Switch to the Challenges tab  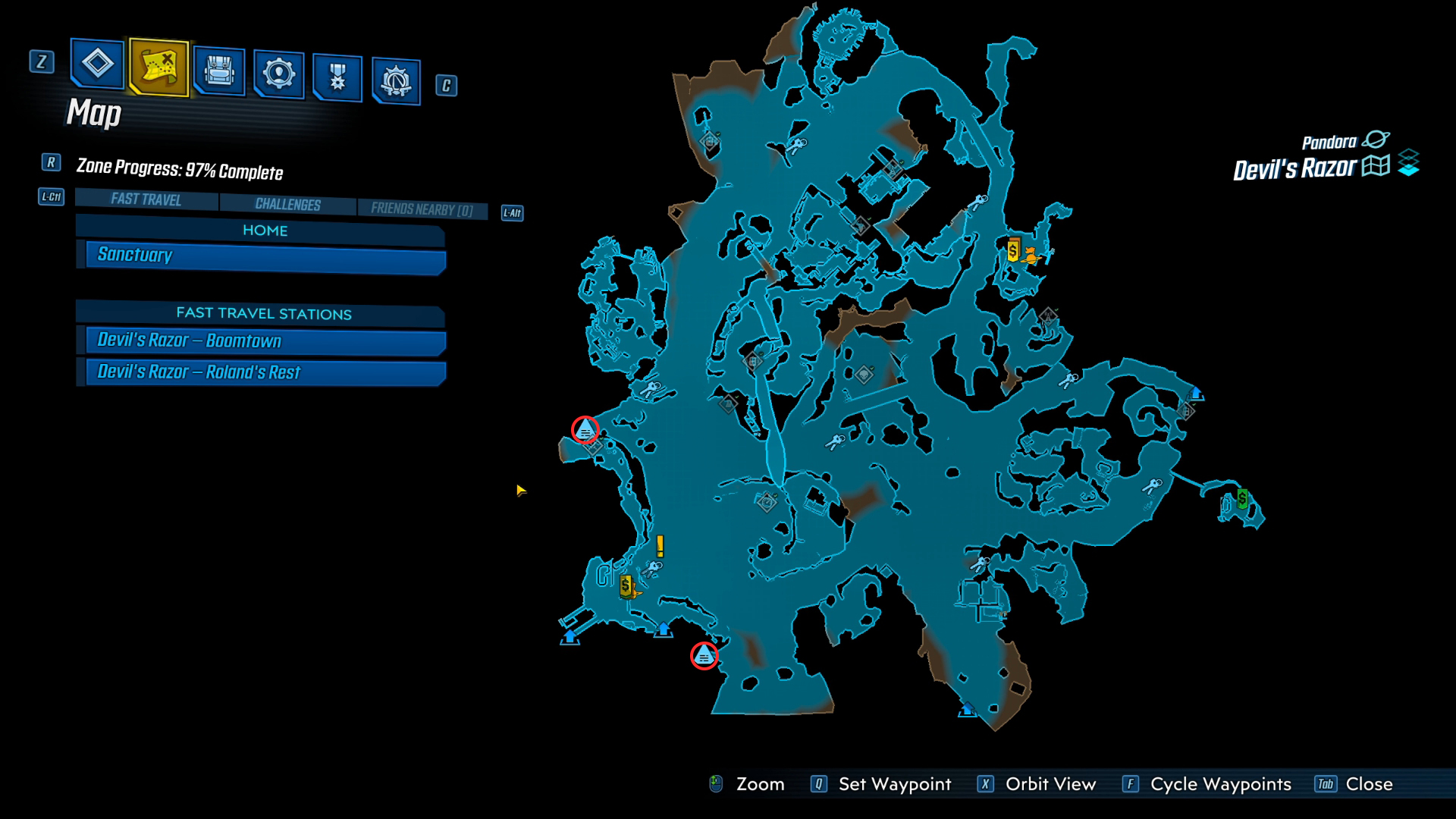pos(287,204)
